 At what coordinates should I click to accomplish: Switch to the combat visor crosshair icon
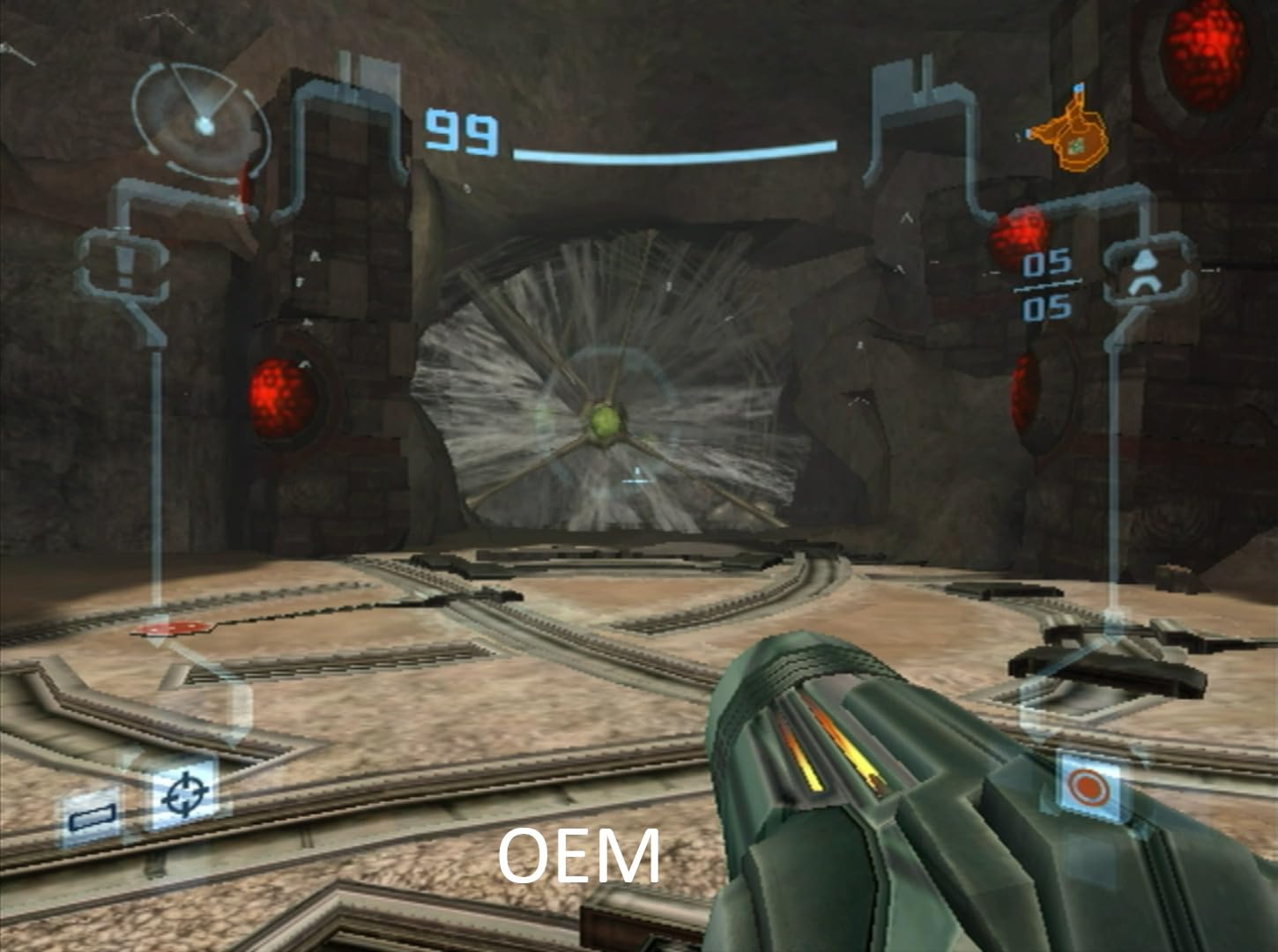click(183, 793)
